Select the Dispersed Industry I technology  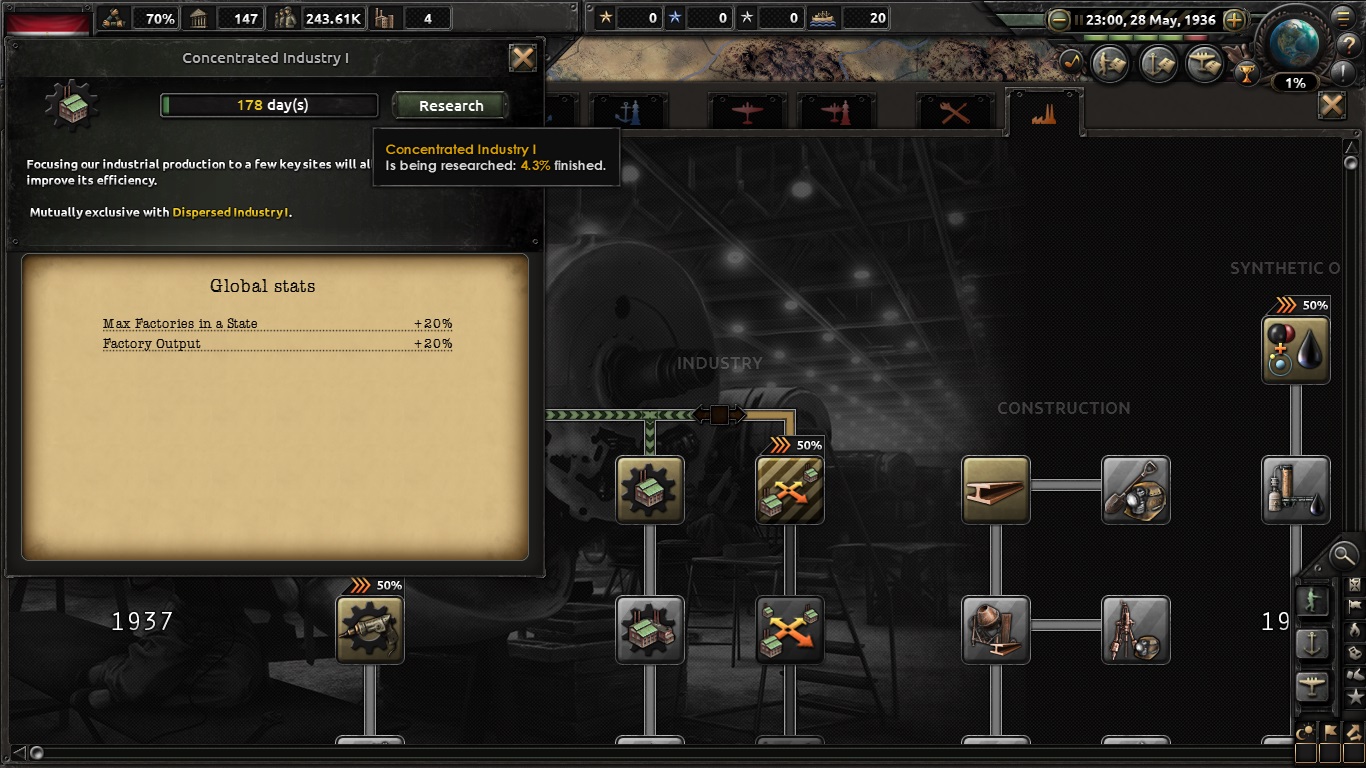coord(789,490)
